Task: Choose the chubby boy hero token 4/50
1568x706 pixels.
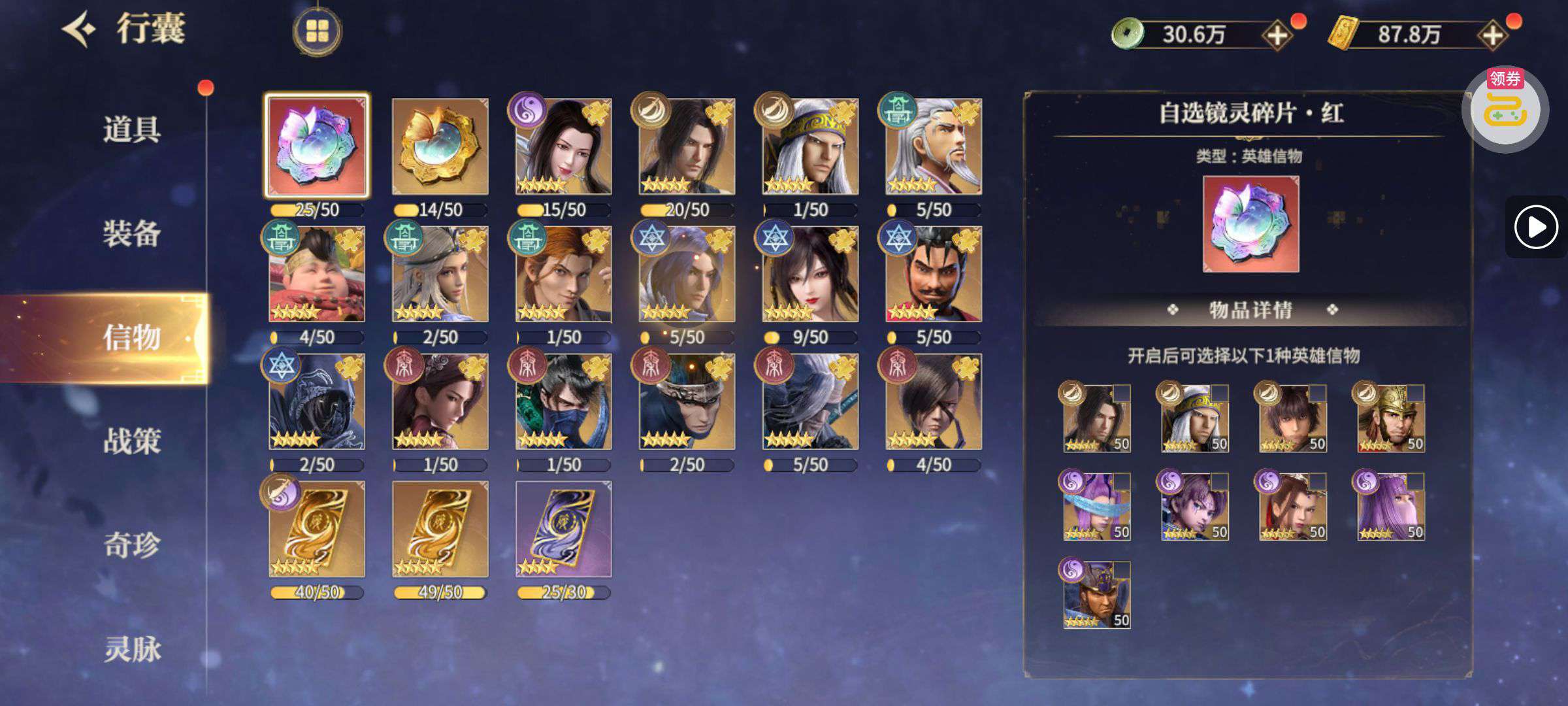Action: [x=317, y=274]
